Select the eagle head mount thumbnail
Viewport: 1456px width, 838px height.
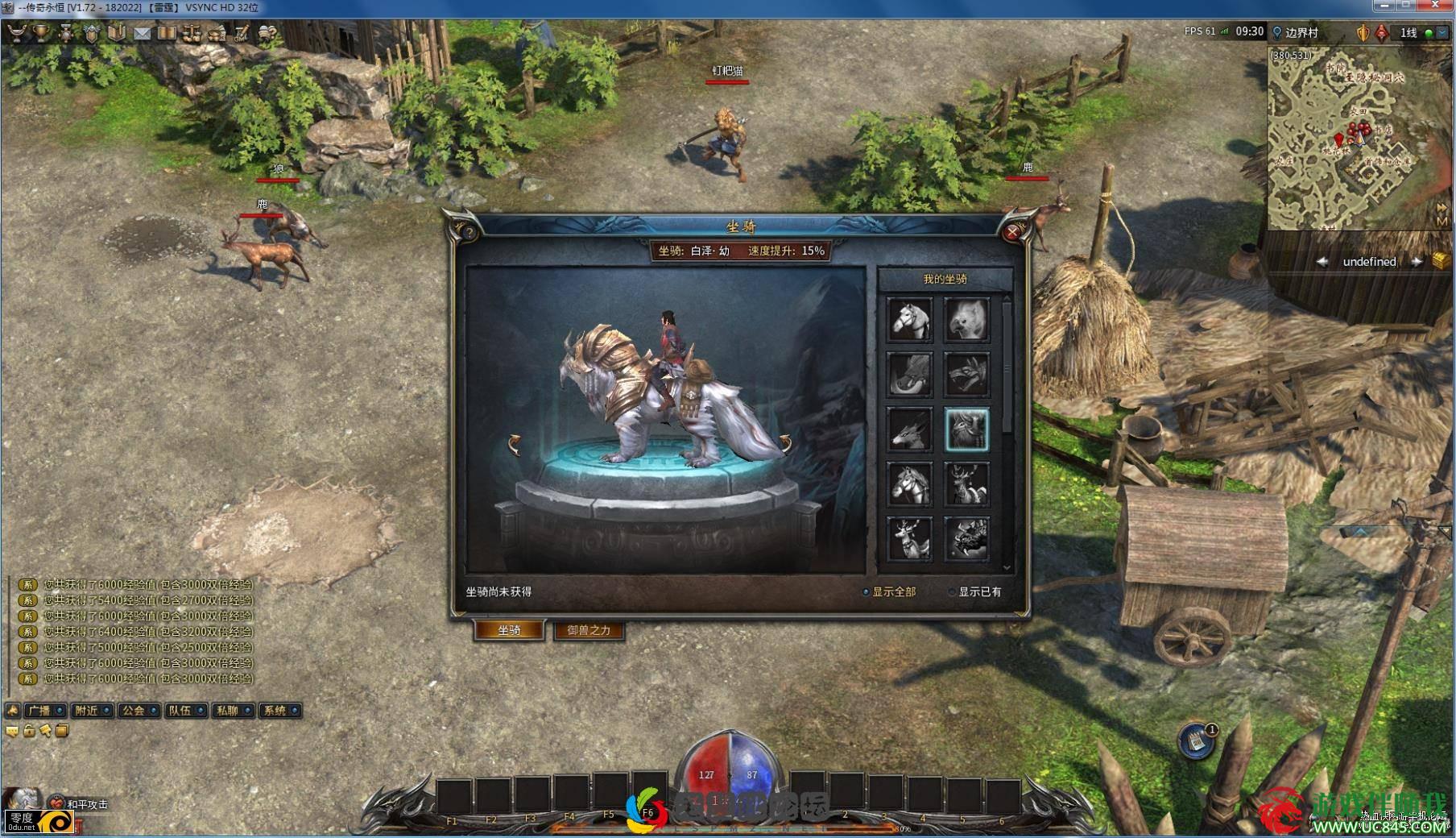click(966, 320)
